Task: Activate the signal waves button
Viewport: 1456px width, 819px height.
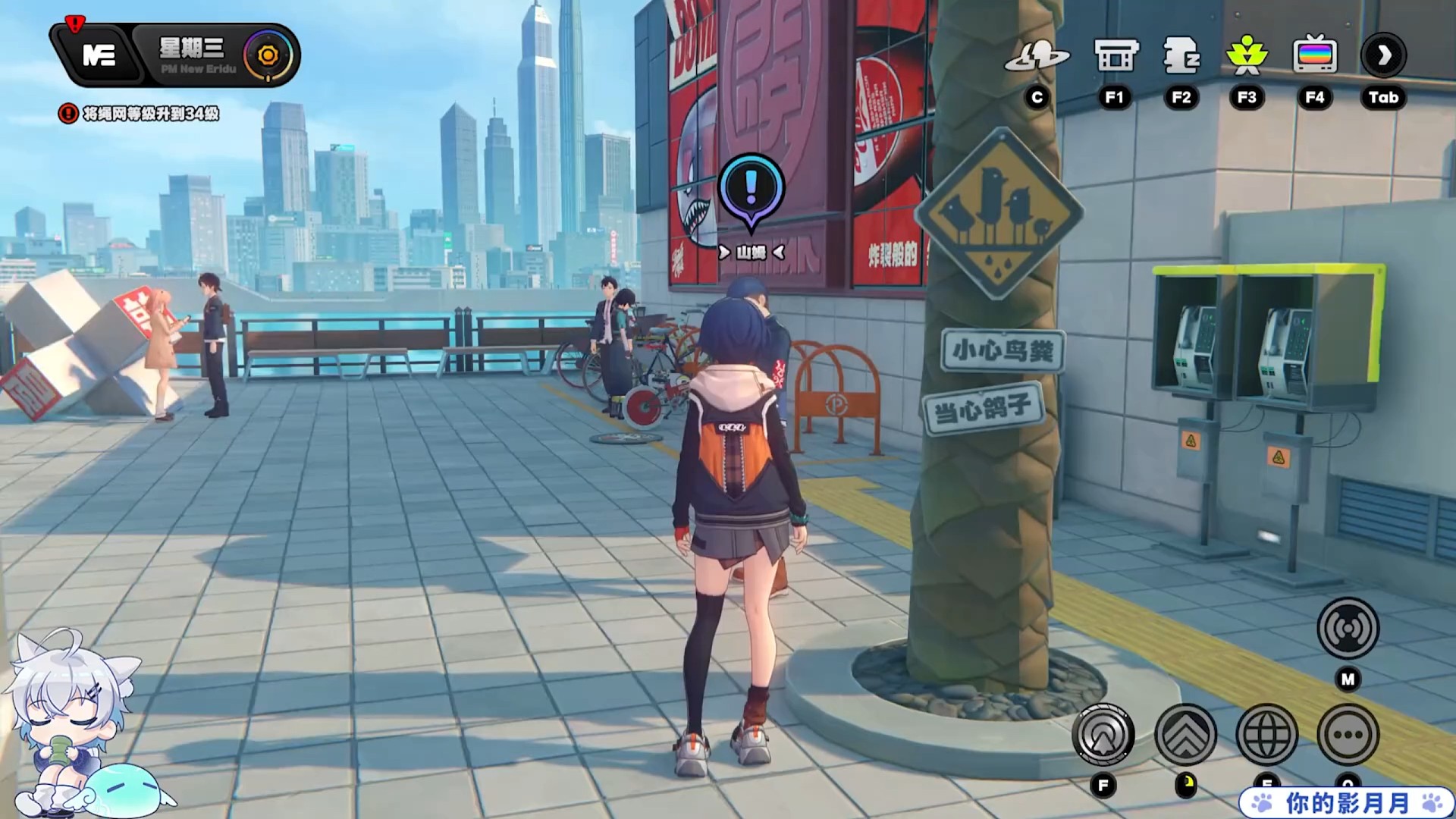Action: (1348, 628)
